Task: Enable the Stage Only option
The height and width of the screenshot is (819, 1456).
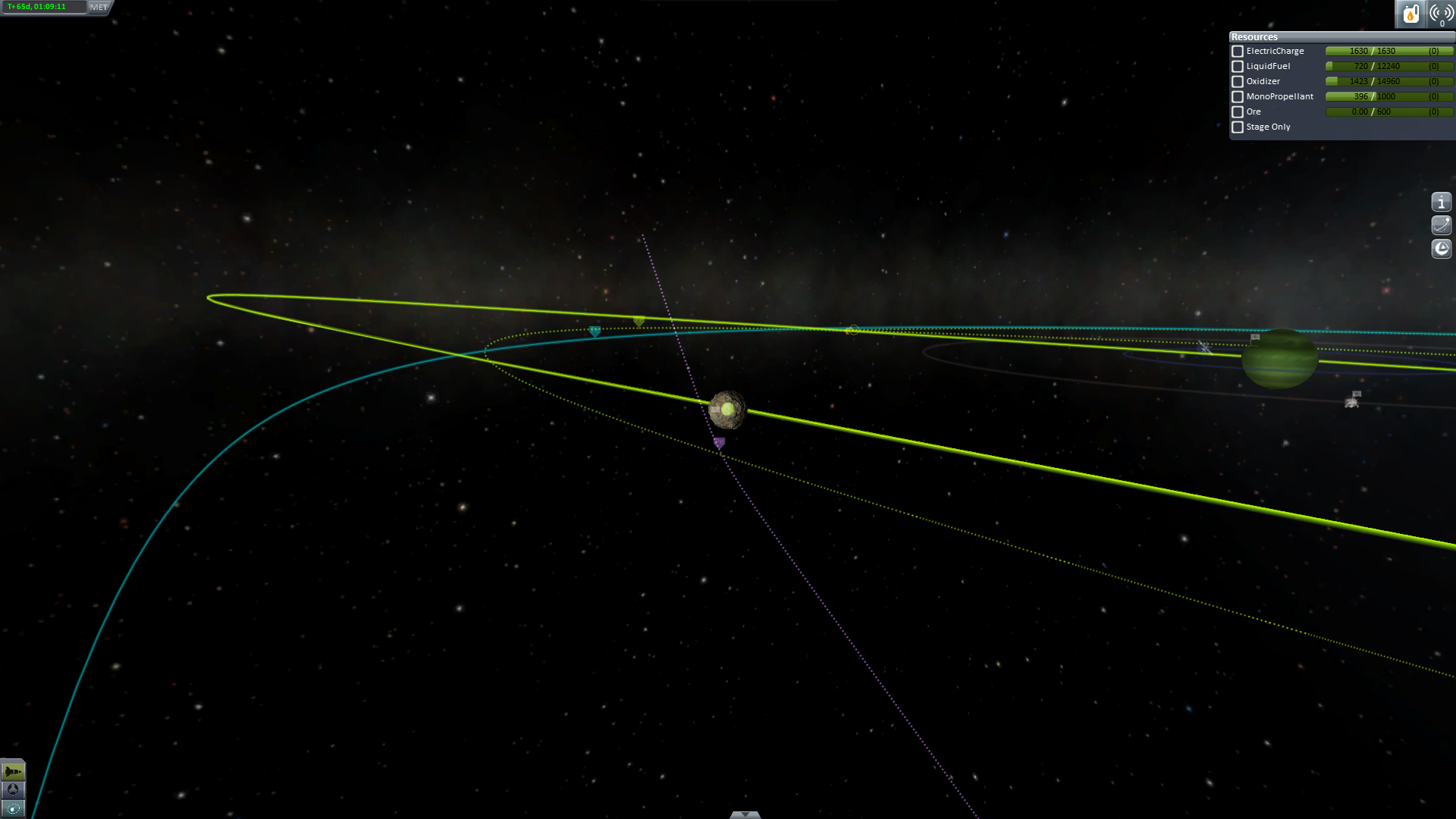Action: 1238,127
